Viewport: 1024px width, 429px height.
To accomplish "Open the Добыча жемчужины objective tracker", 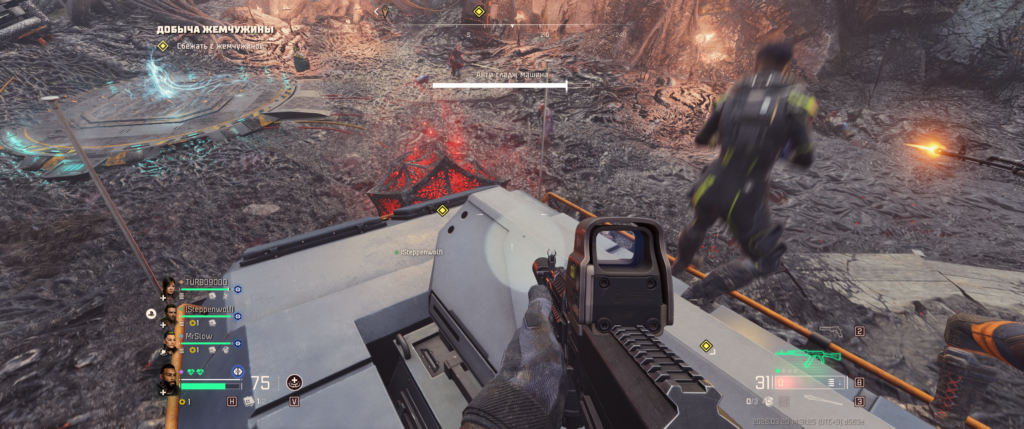I will click(x=214, y=30).
